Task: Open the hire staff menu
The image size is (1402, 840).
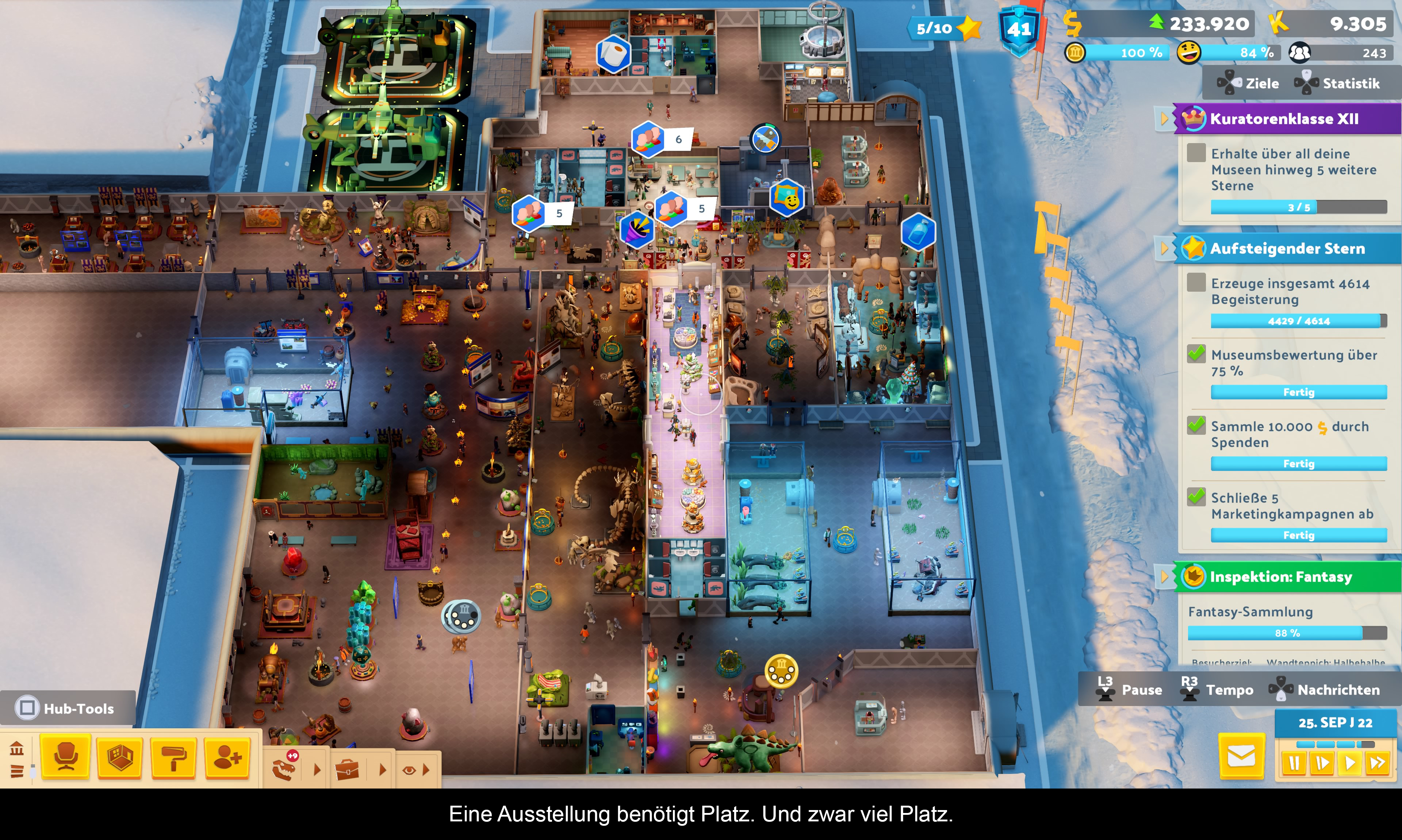Action: [227, 757]
